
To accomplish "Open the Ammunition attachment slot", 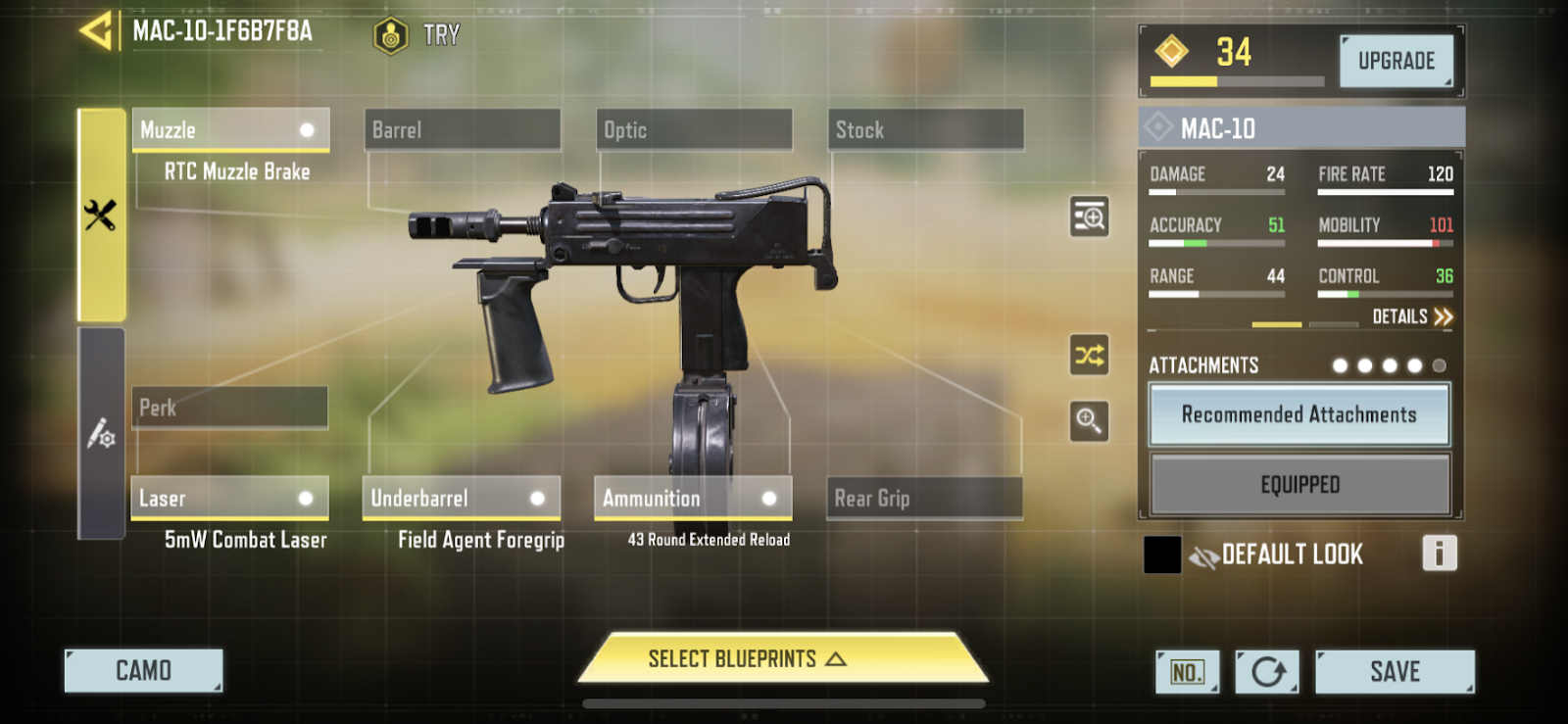I will [693, 499].
